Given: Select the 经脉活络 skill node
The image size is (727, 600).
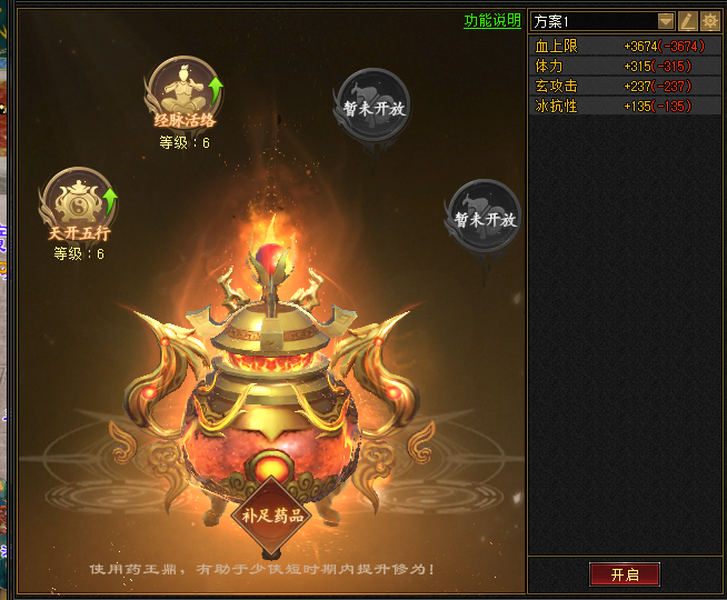Looking at the screenshot, I should 183,92.
